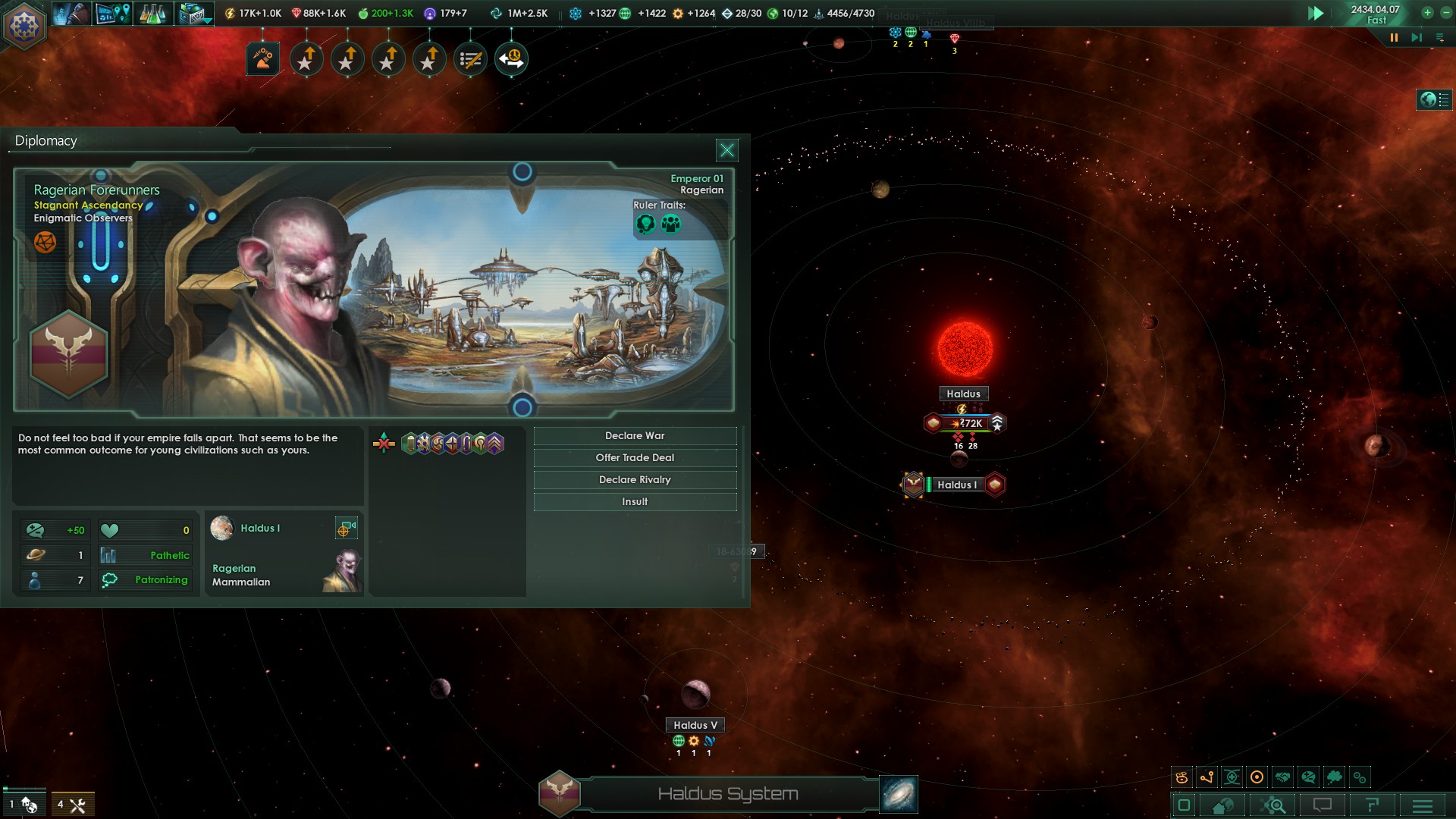Open the trade deal clock-arrows notification
This screenshot has width=1456, height=819.
pos(511,59)
